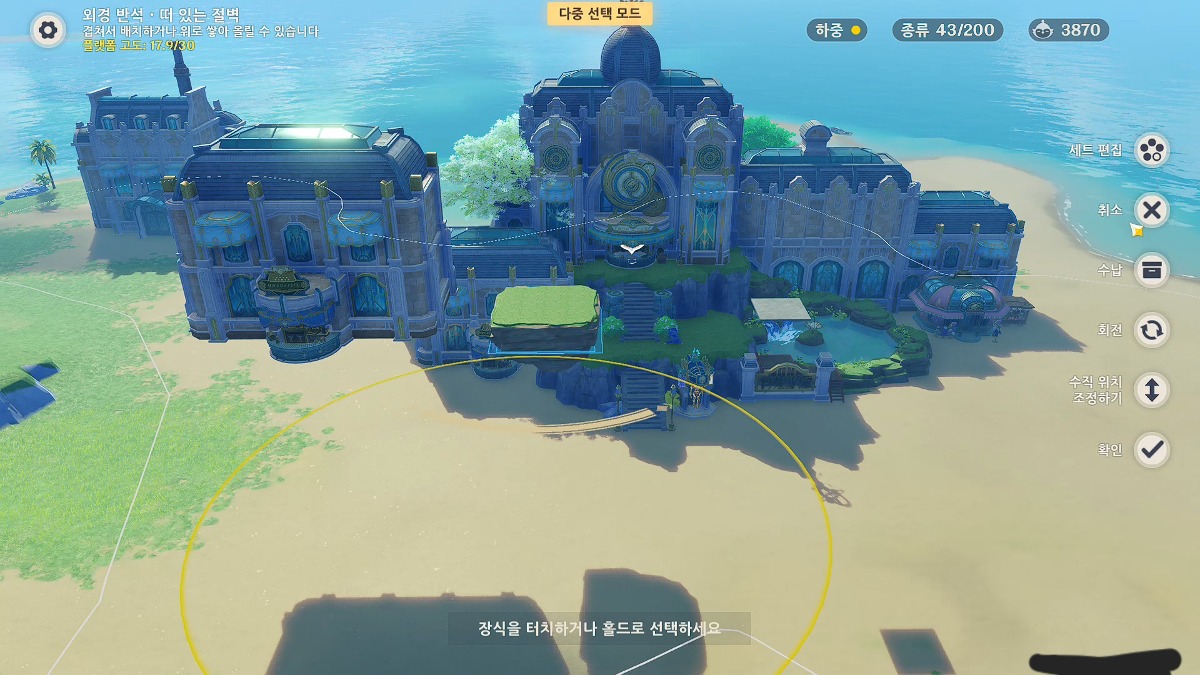Cancel placement with the 취소 button

click(1152, 210)
